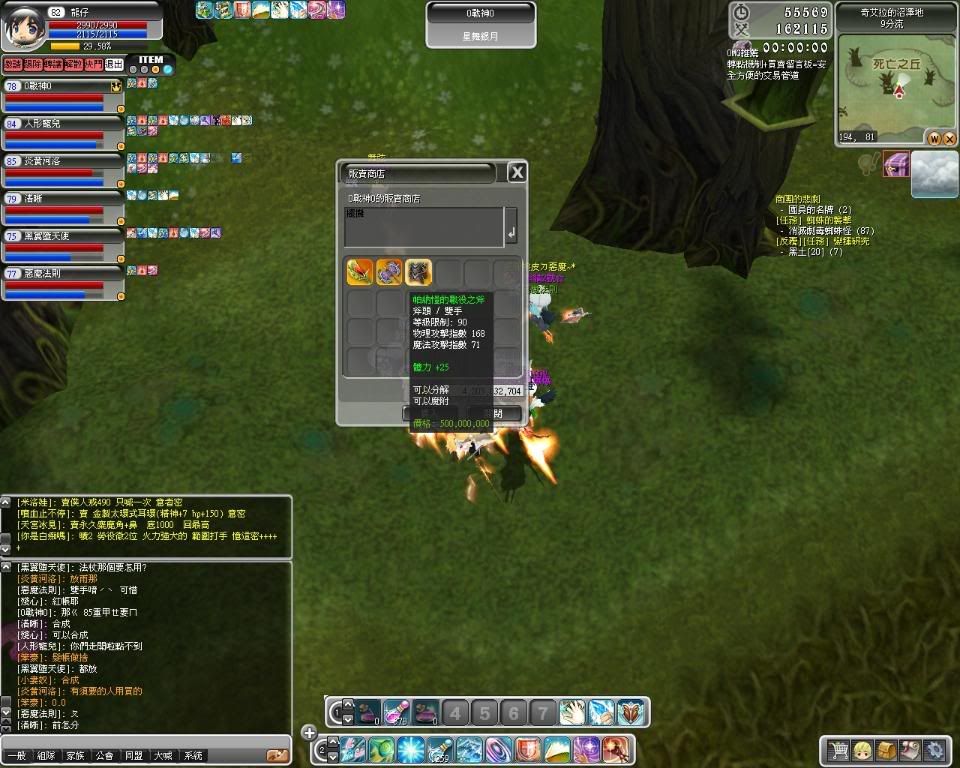Switch to the 組隊 party chat tab
The width and height of the screenshot is (960, 768).
(46, 756)
